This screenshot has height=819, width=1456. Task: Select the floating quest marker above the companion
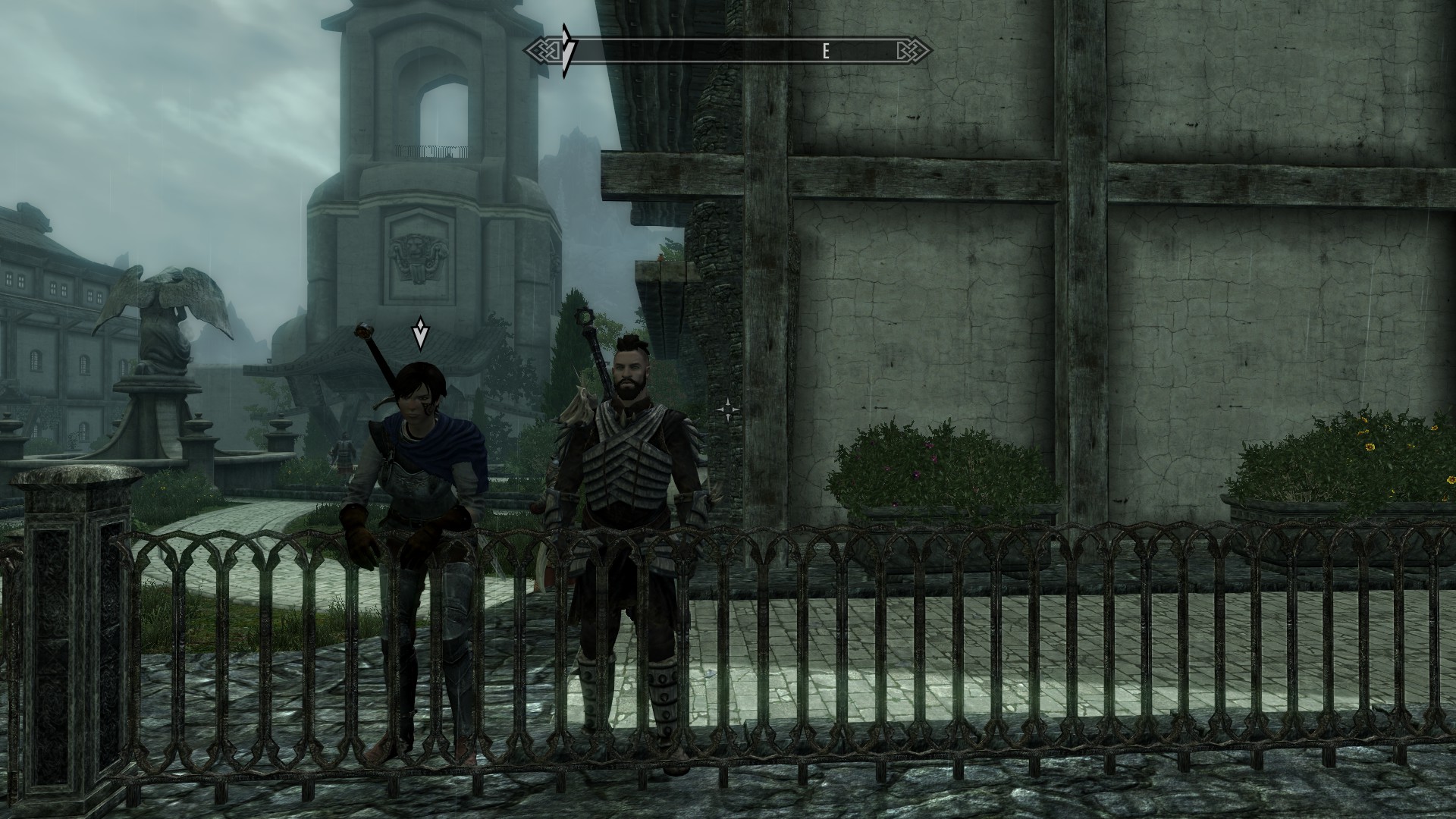420,334
